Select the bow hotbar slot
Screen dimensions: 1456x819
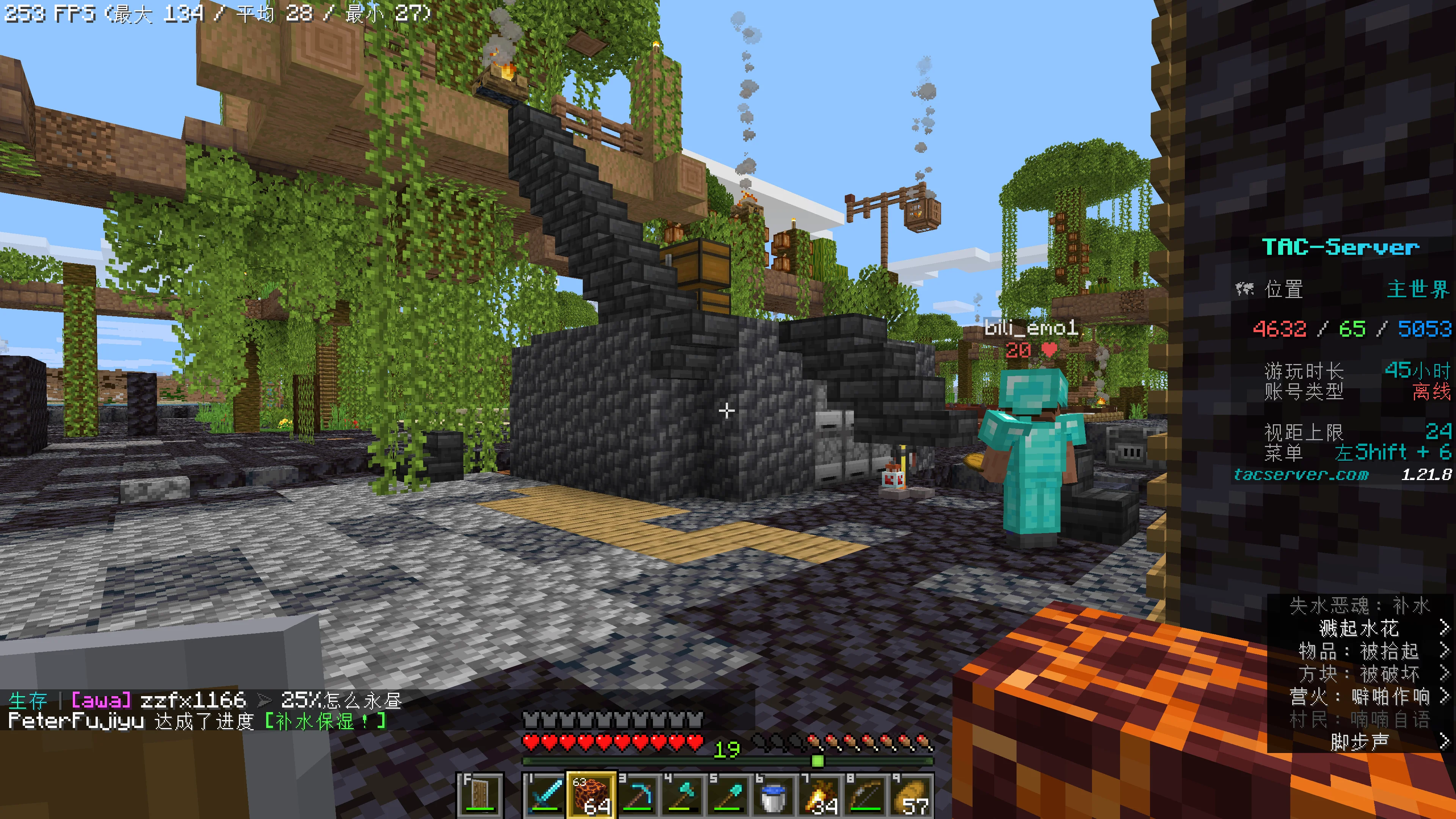click(865, 794)
